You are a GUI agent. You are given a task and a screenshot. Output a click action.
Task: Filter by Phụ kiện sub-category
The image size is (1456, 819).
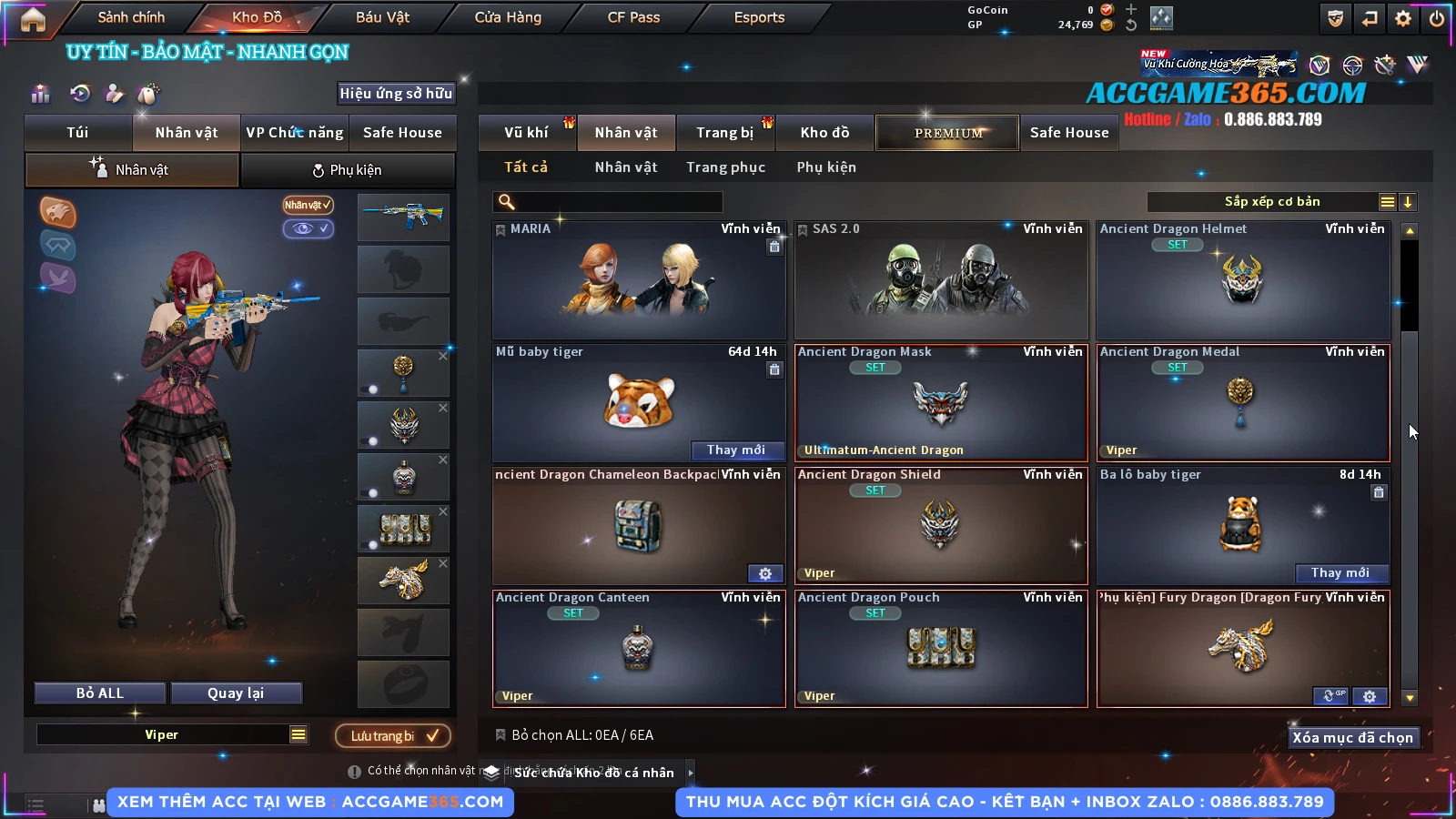826,167
